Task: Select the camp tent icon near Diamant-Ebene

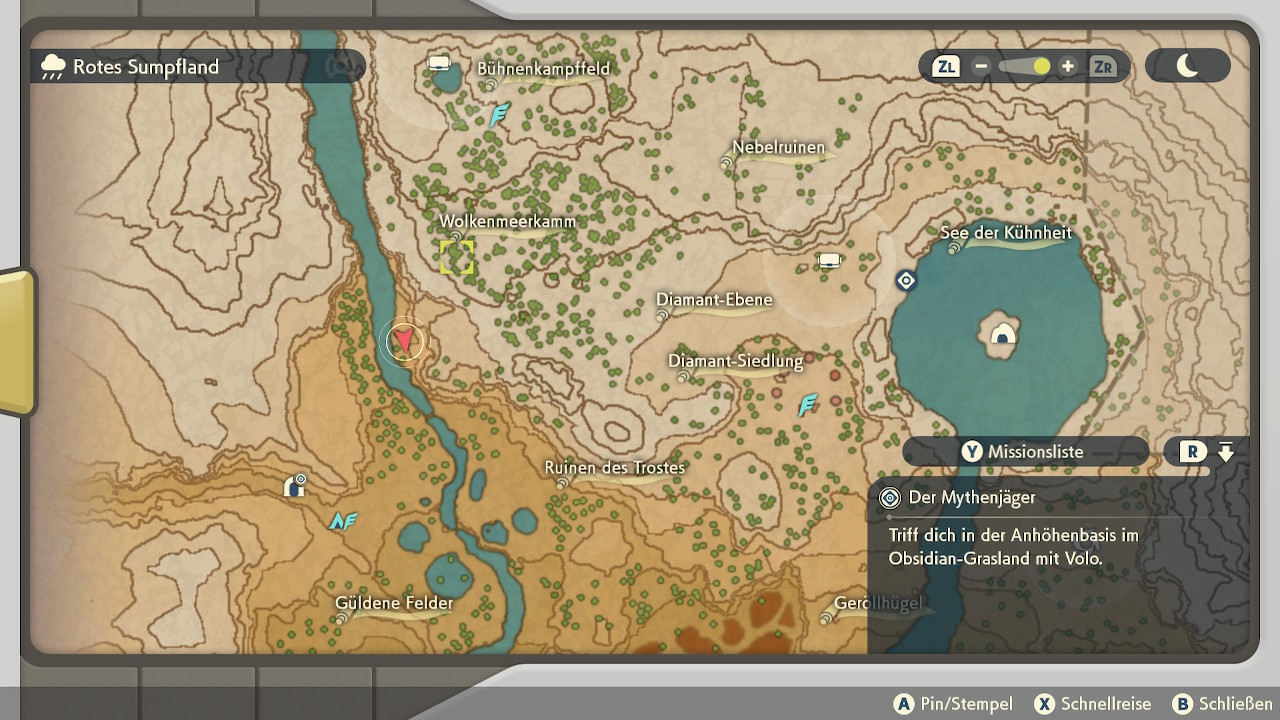Action: 829,261
